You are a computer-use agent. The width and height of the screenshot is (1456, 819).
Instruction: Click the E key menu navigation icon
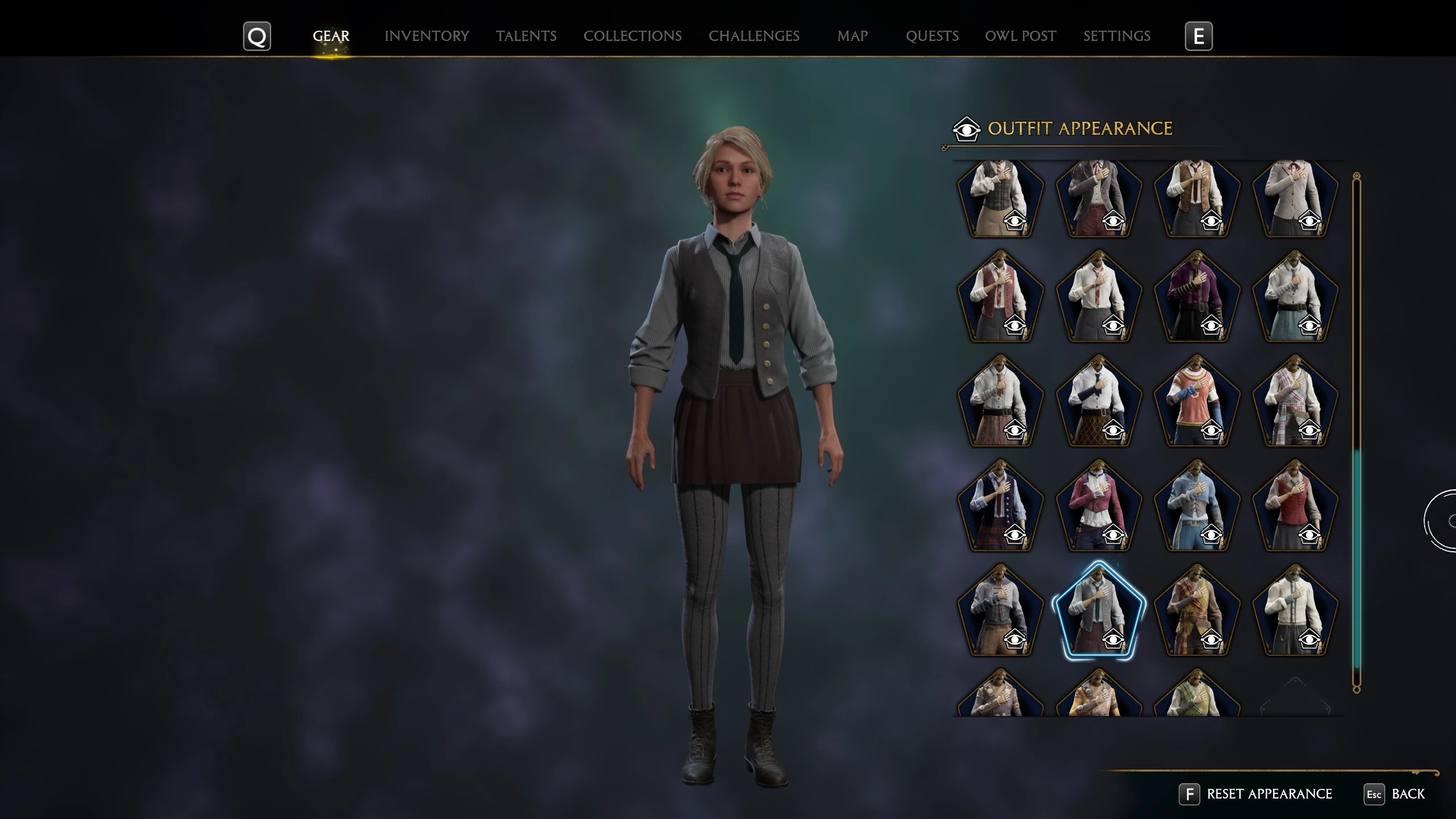tap(1199, 36)
